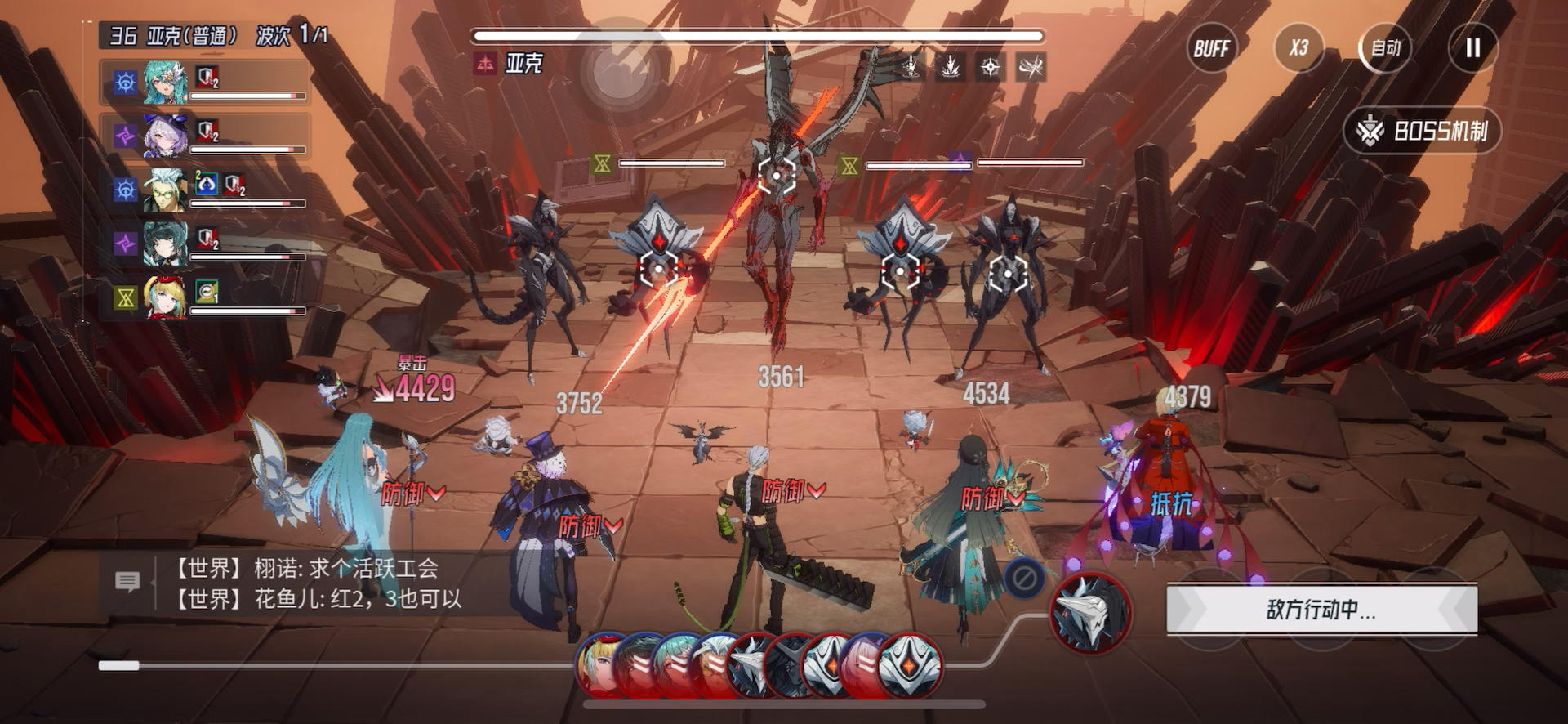Screen dimensions: 1568x724
Task: Inspect the first boss status icon beside health bar
Action: click(x=911, y=66)
